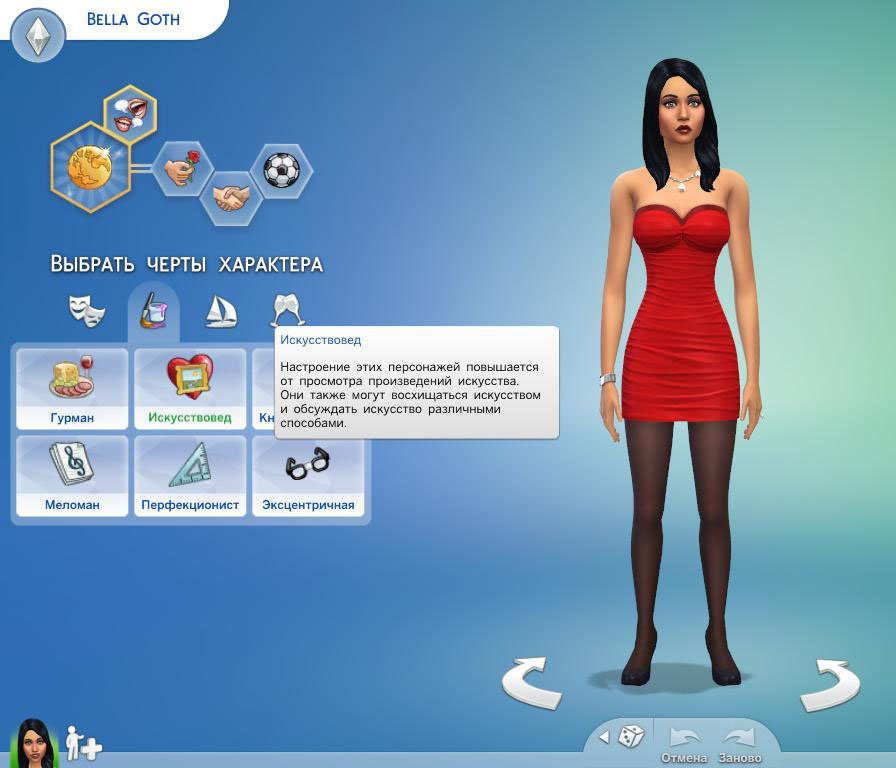Click the handshake trait hexagon
Screen dimensions: 896x768
click(231, 197)
